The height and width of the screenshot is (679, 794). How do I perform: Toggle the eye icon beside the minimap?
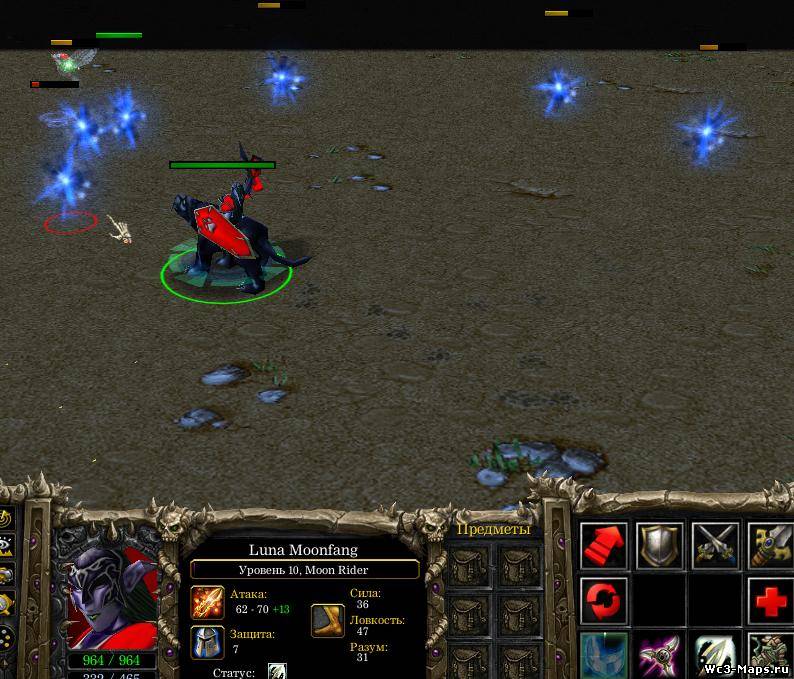point(8,546)
